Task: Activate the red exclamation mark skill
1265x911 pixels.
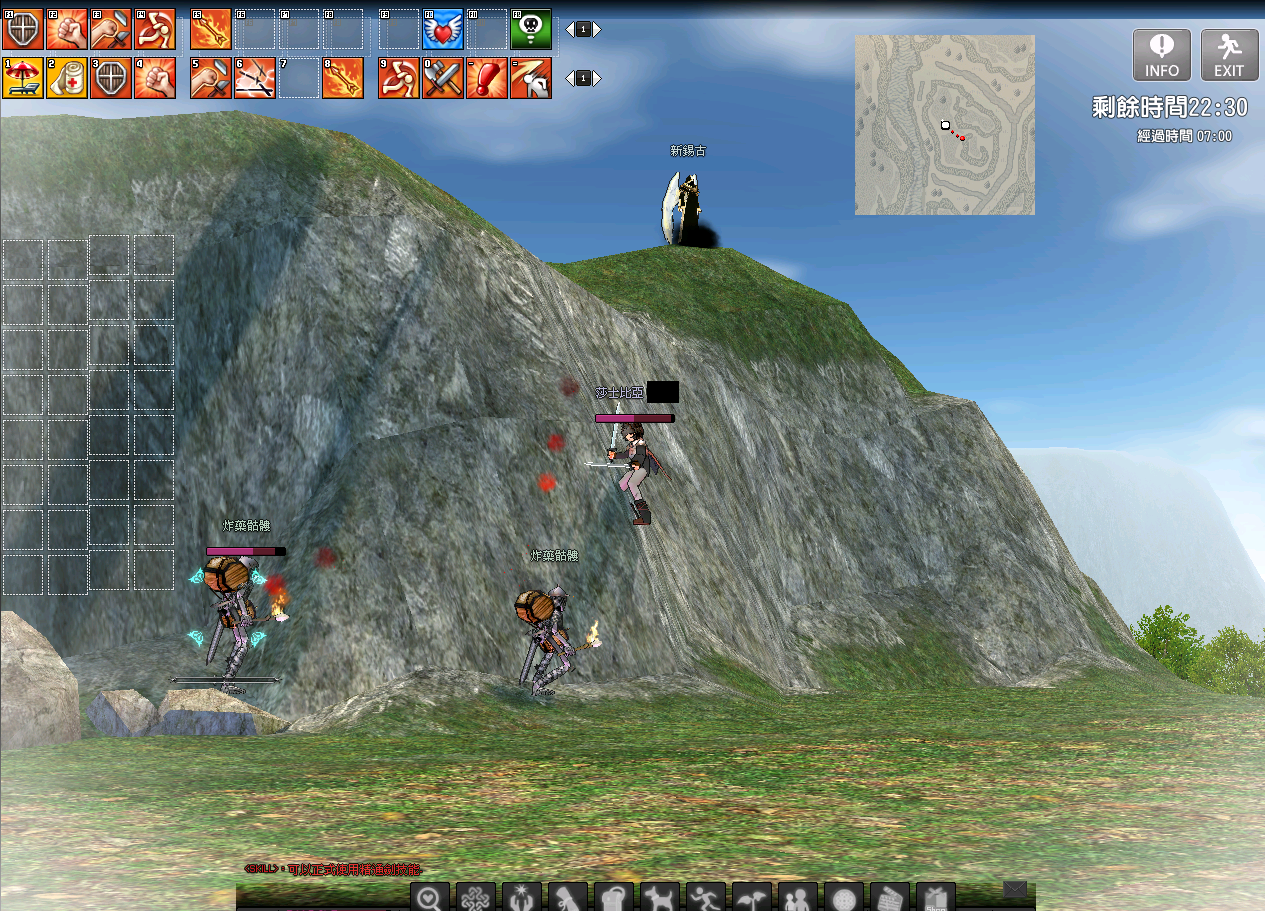Action: (x=487, y=78)
